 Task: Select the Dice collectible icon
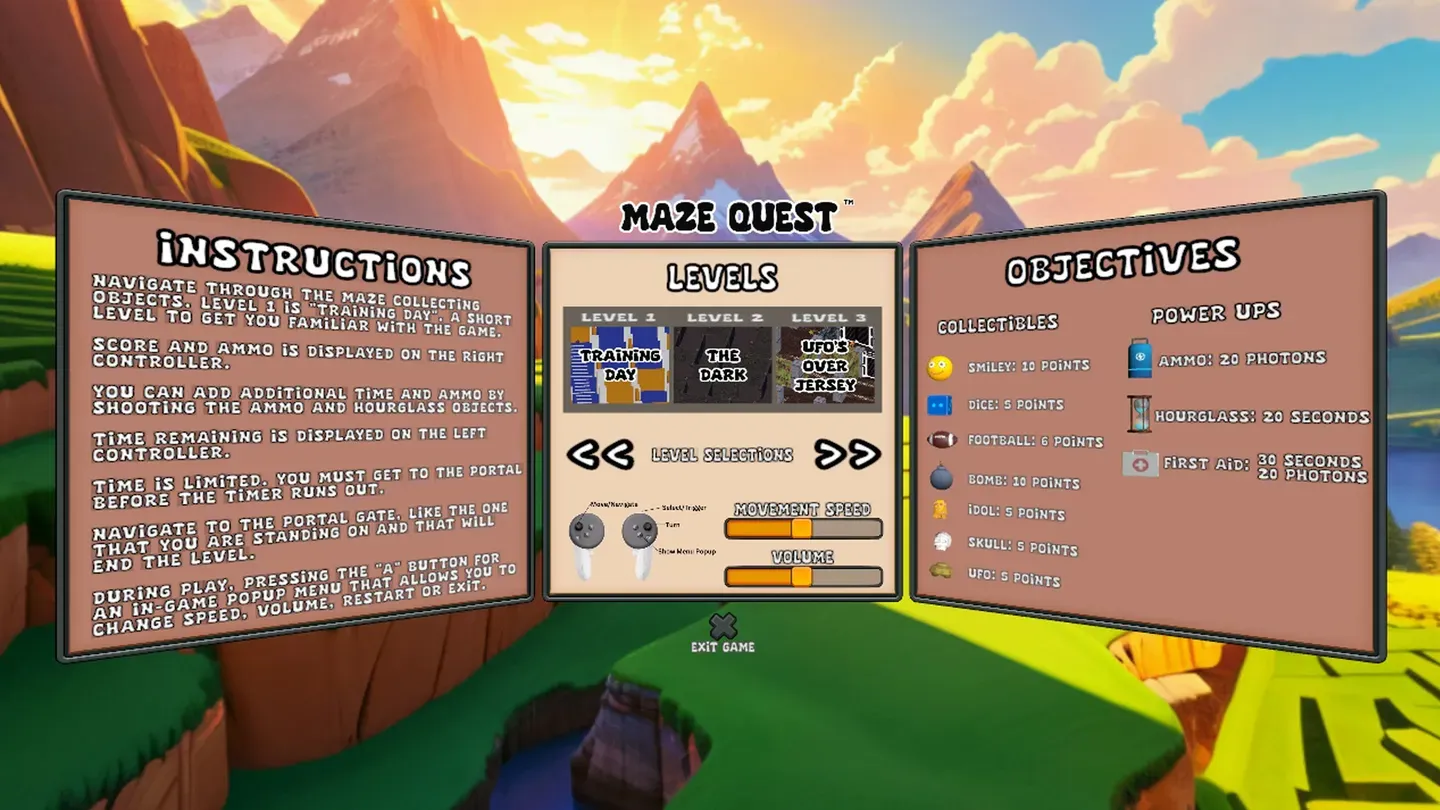(938, 405)
